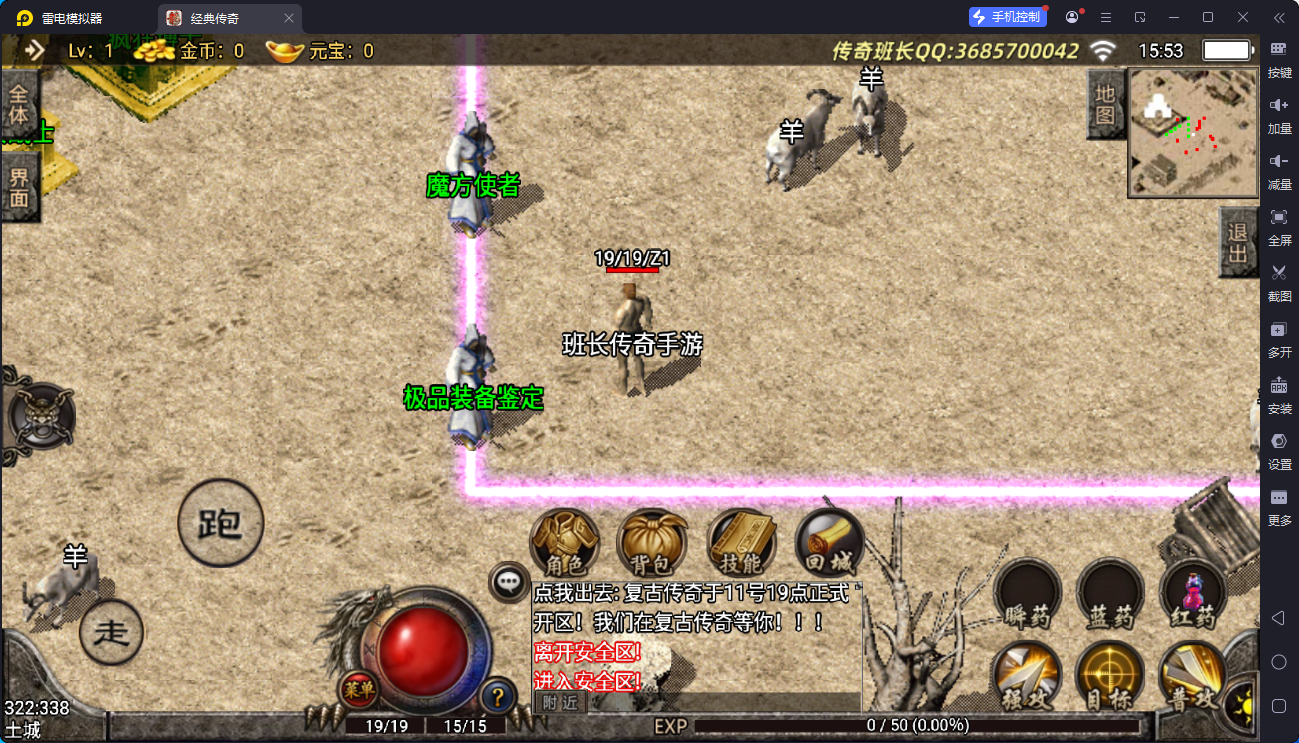Screen dimensions: 1299x743
Task: Open the 菜单 menu button
Action: point(358,689)
